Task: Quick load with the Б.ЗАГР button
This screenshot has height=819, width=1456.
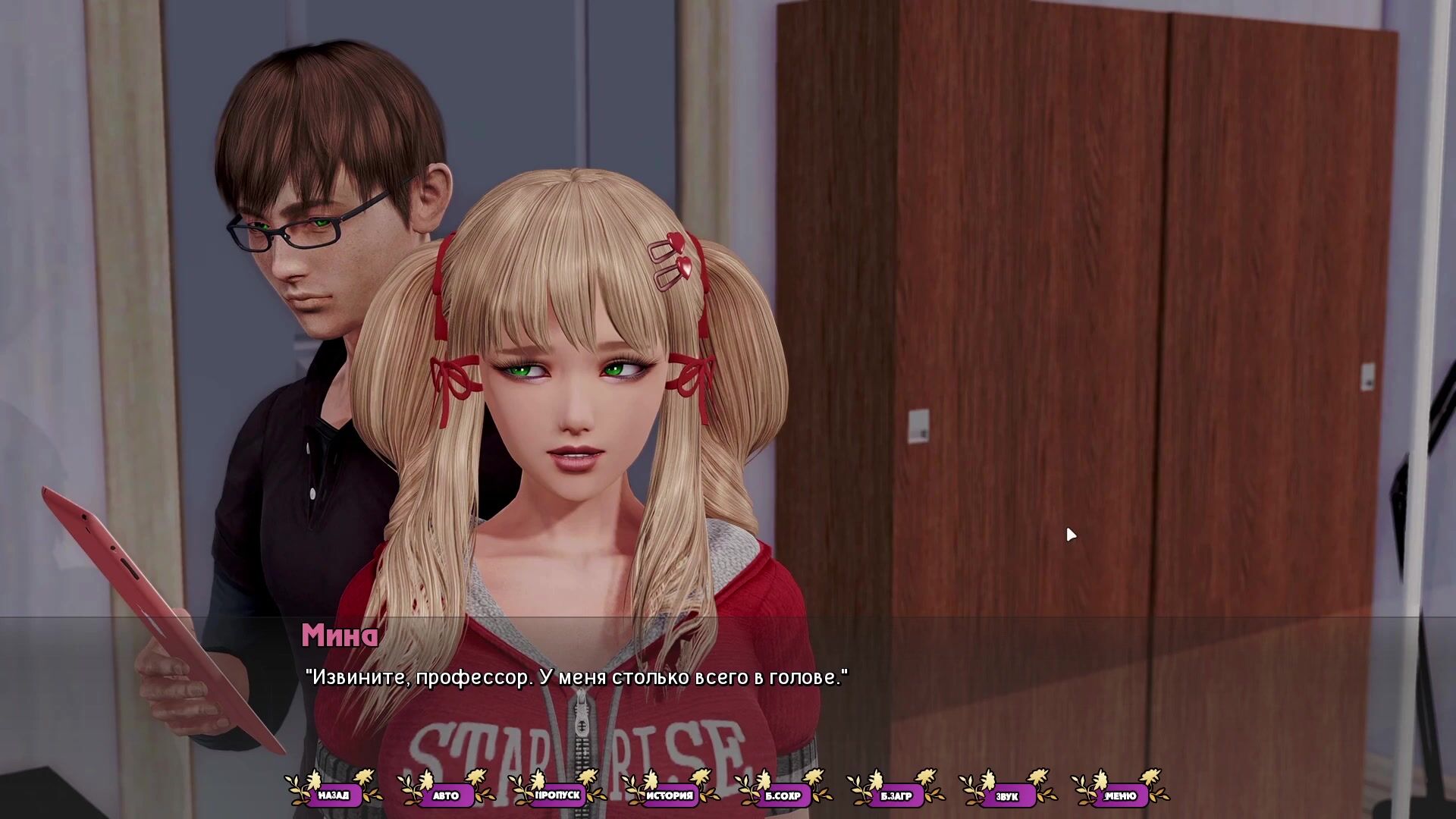Action: 896,795
